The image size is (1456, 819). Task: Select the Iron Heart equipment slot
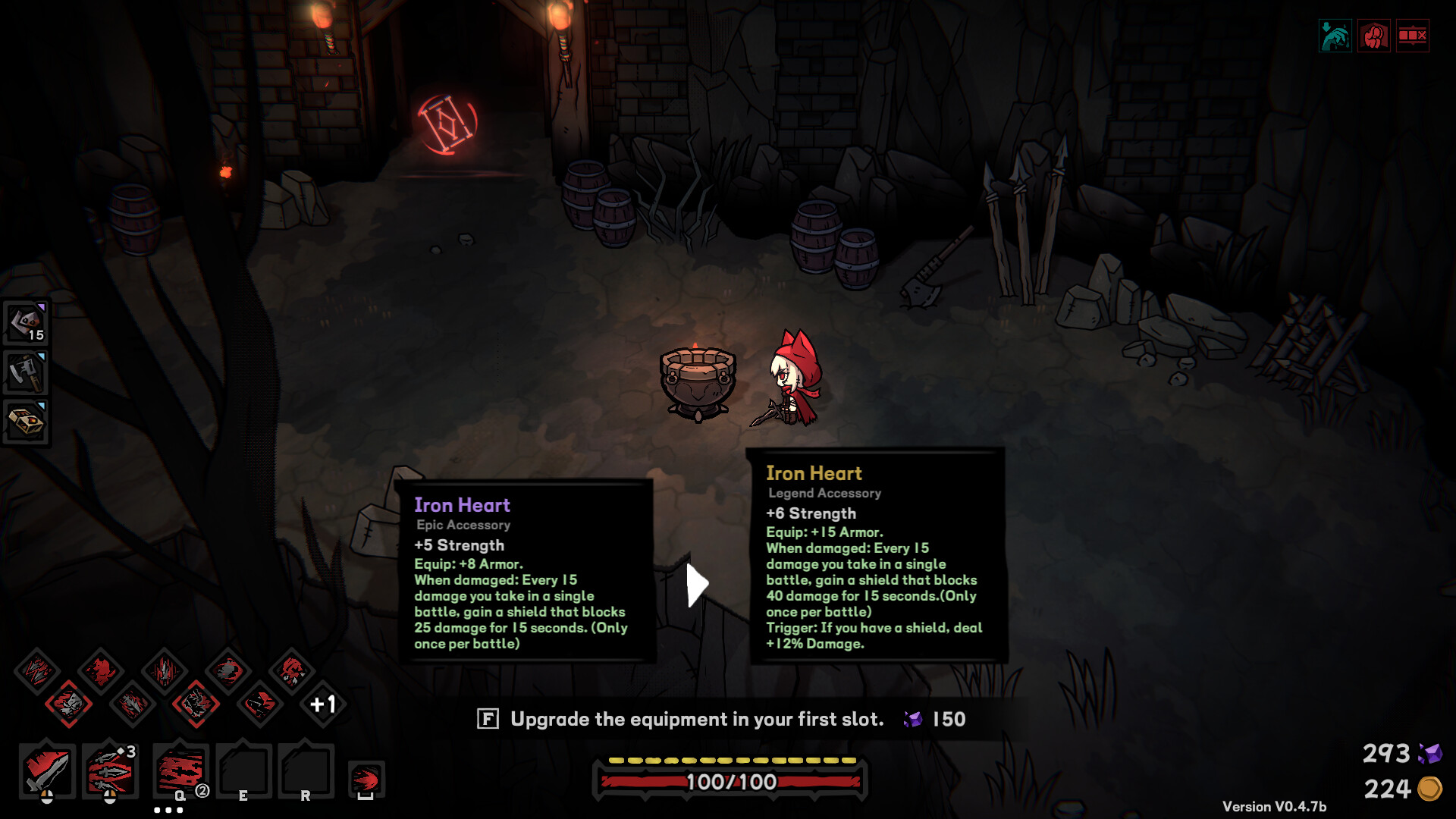pyautogui.click(x=27, y=322)
